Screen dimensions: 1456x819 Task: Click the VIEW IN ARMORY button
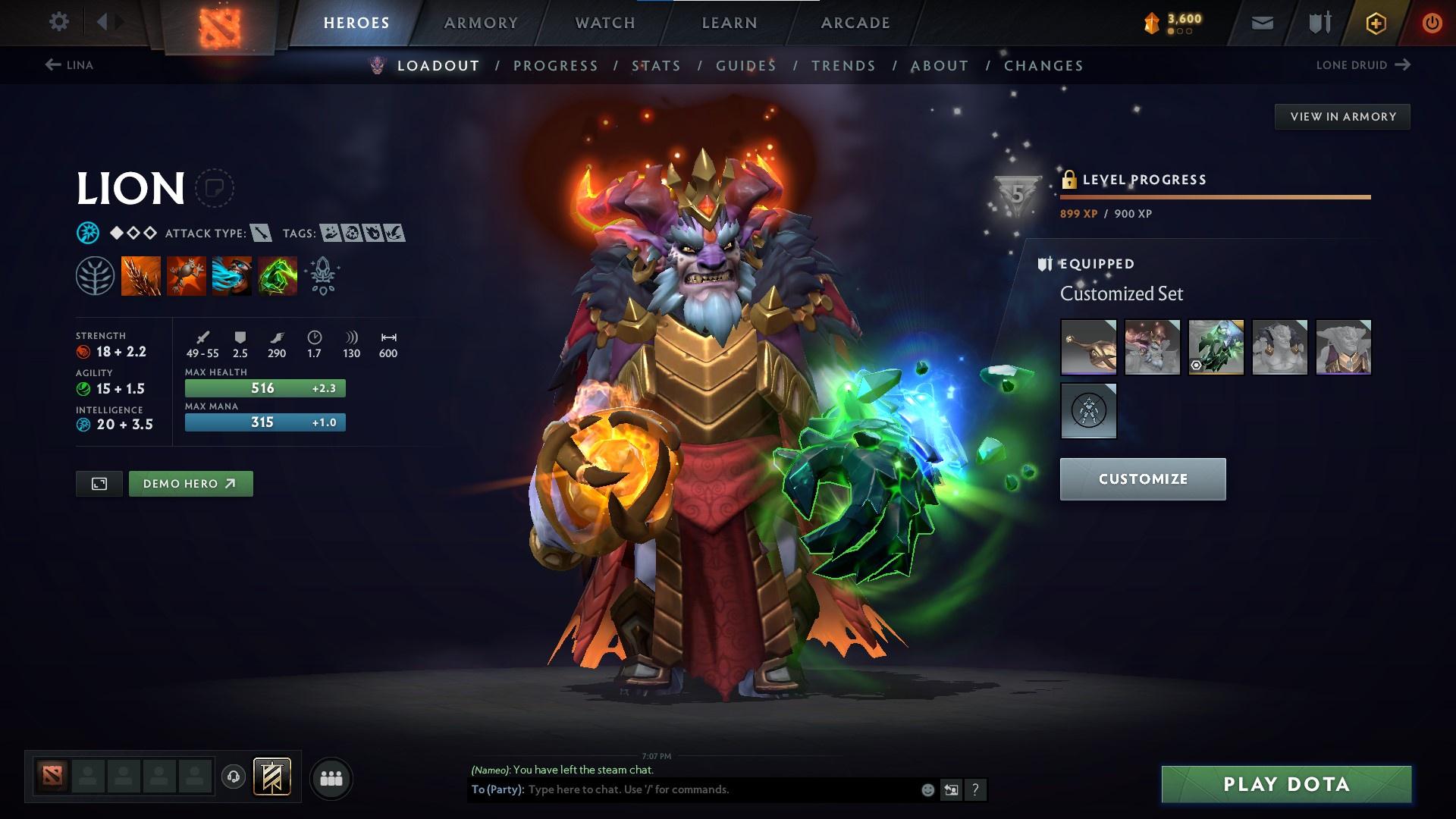1342,116
